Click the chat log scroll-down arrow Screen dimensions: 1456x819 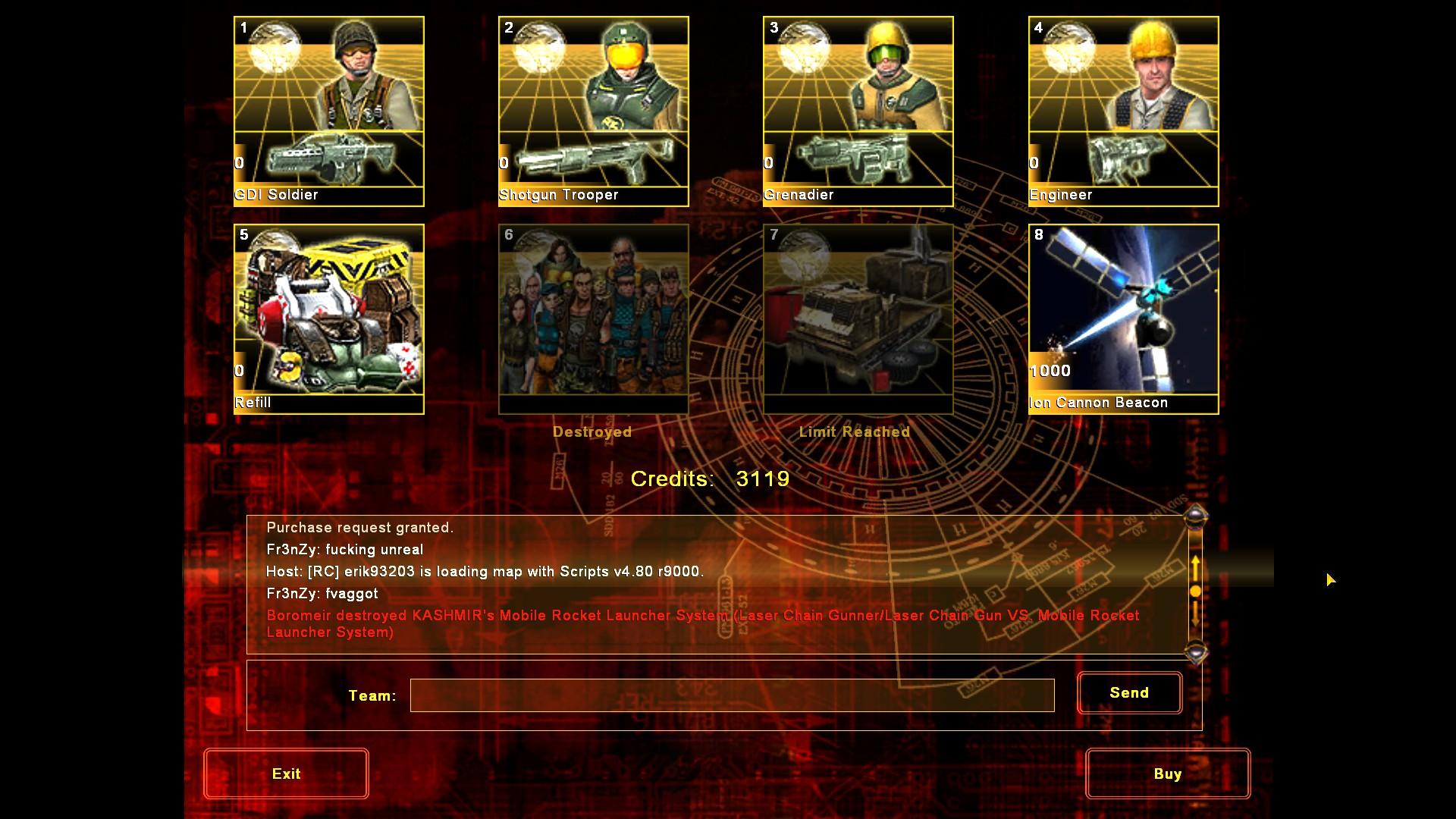point(1196,652)
